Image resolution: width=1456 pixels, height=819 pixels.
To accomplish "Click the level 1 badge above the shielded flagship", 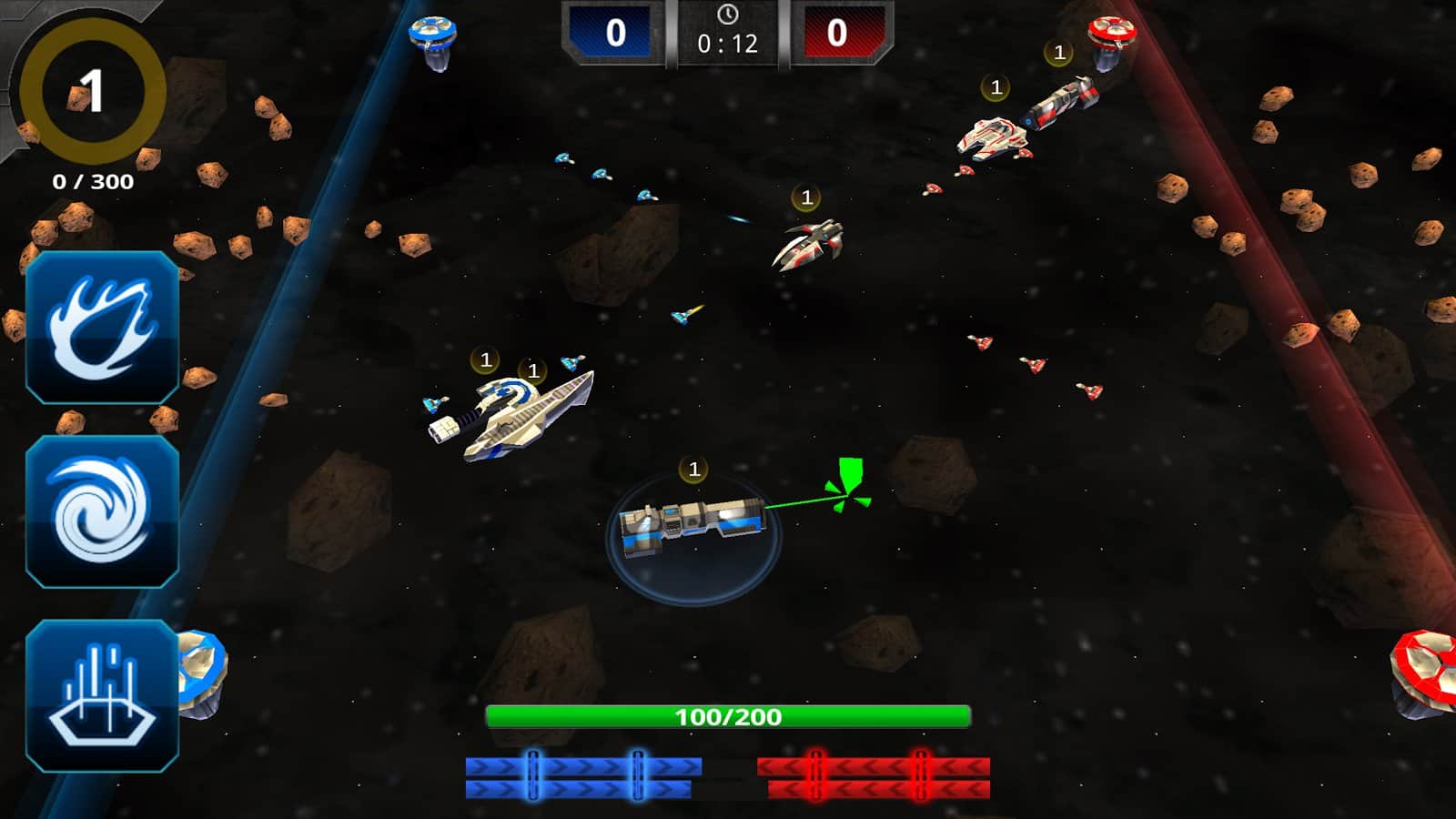I will click(695, 468).
